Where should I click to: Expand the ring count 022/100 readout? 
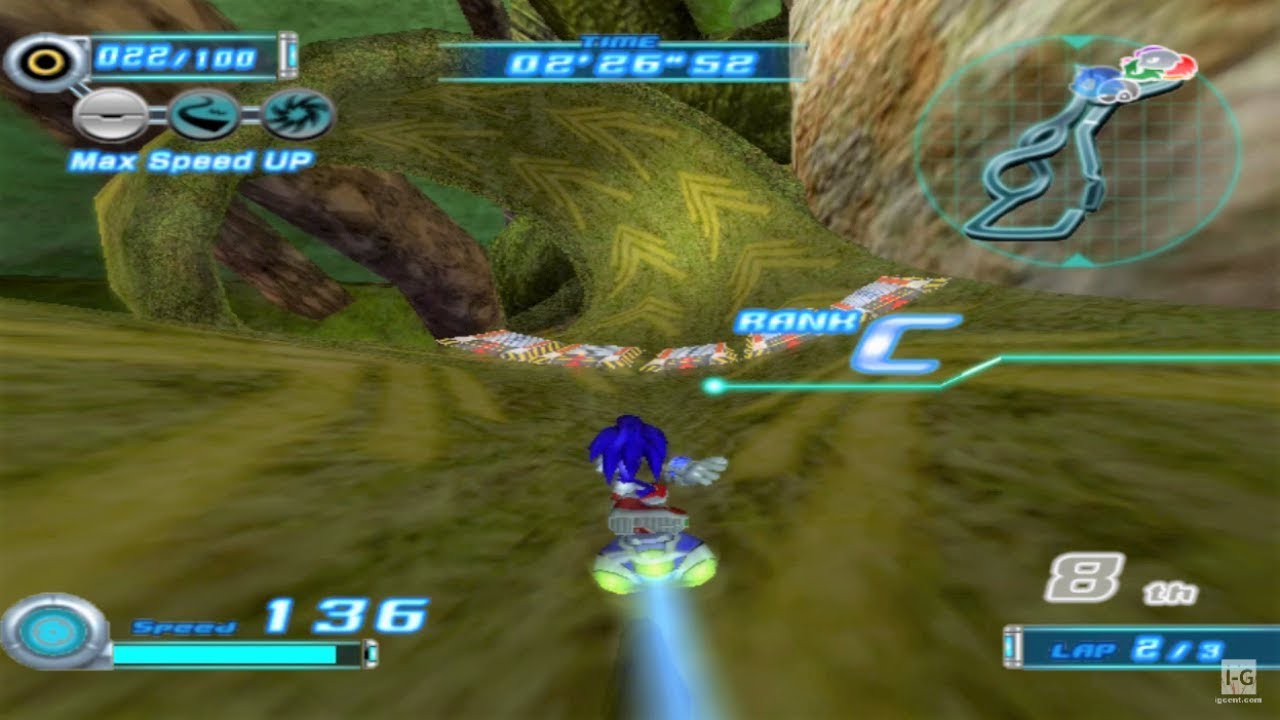pyautogui.click(x=176, y=58)
